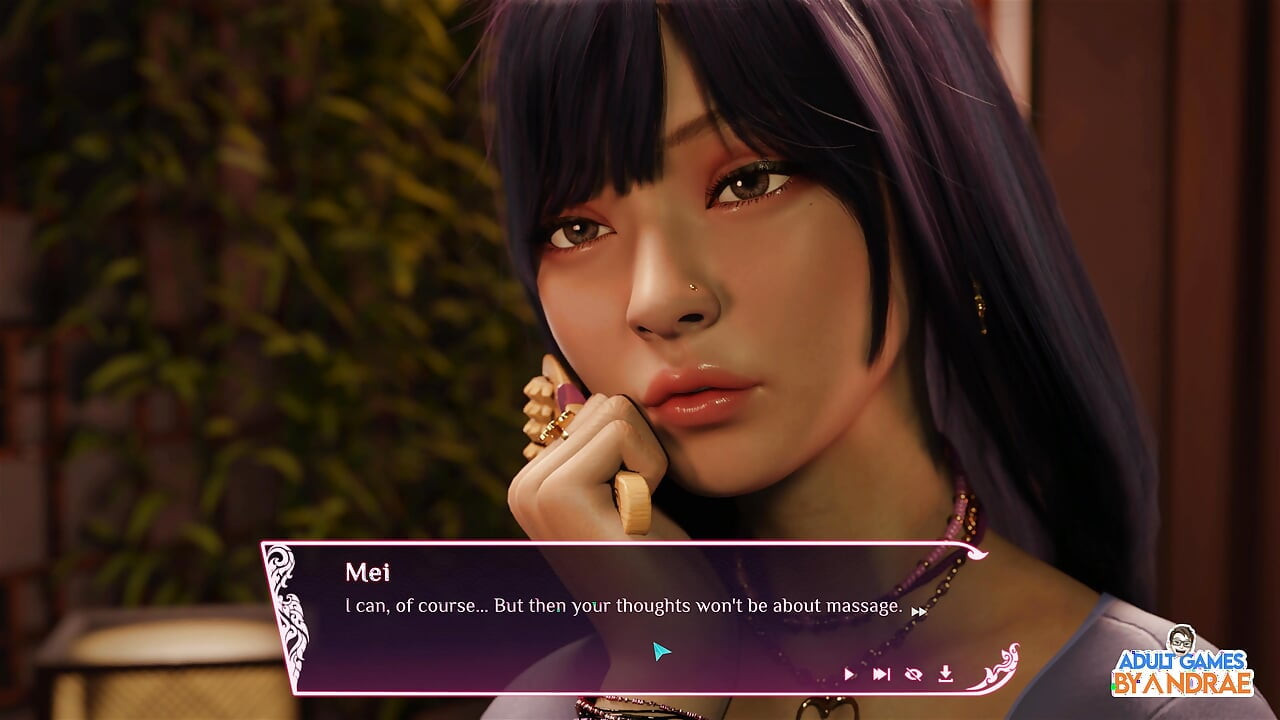This screenshot has width=1280, height=720.
Task: Skip dialogue using the fast-forward bar icon
Action: 881,675
